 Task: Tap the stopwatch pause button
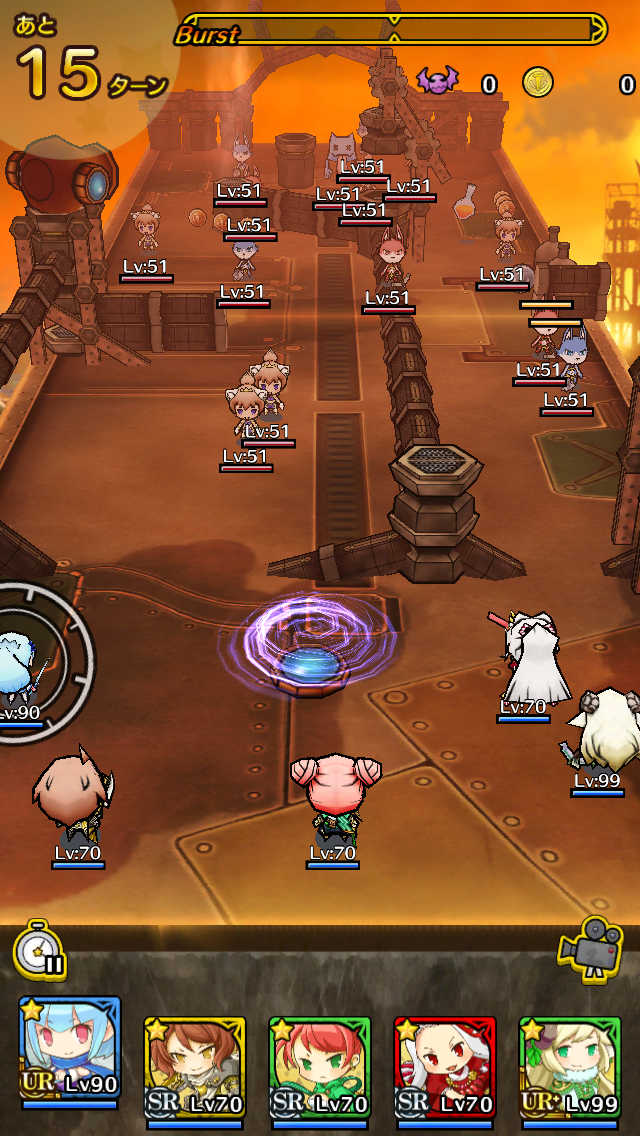[x=40, y=950]
